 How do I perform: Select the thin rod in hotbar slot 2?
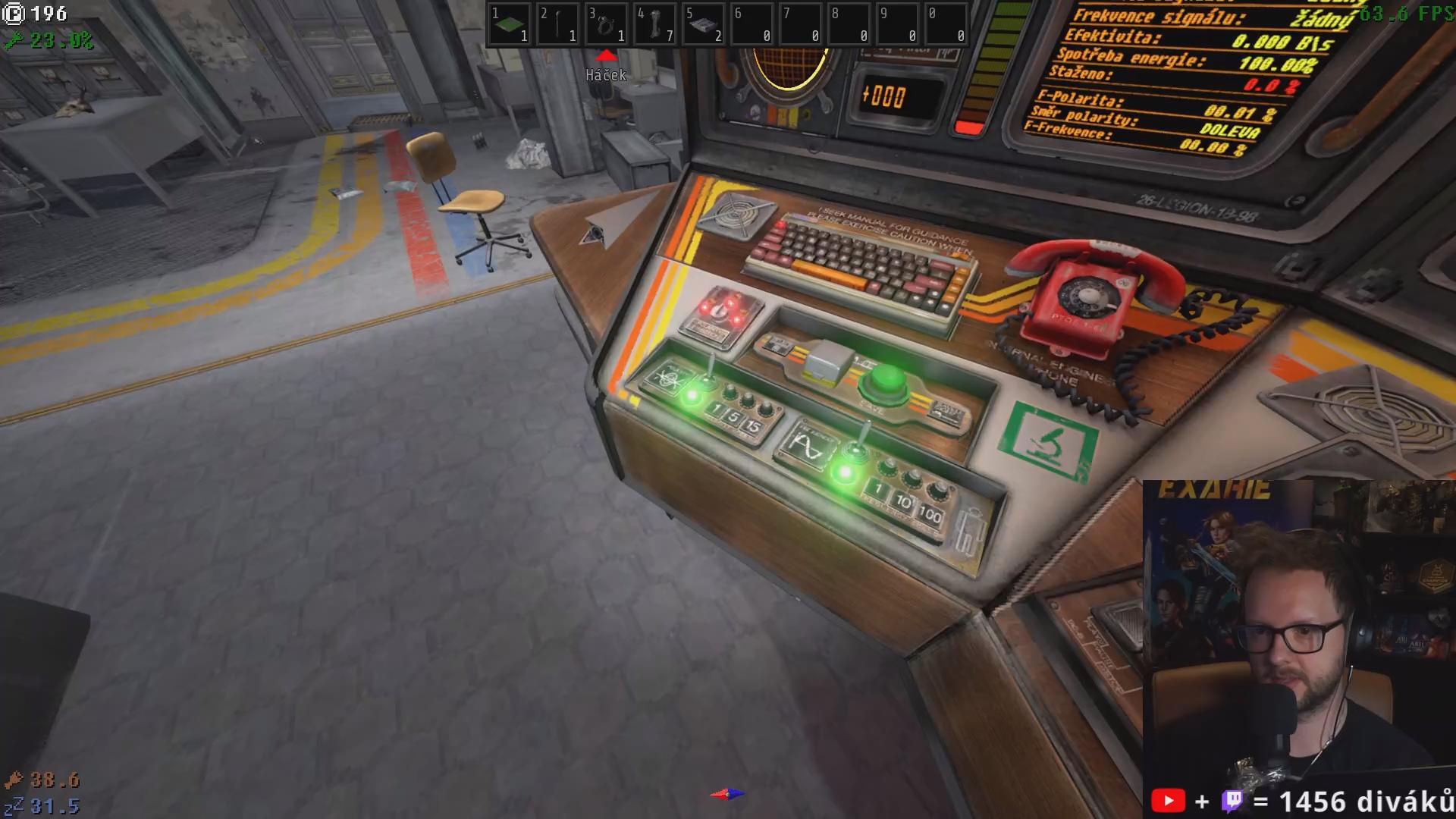point(557,25)
